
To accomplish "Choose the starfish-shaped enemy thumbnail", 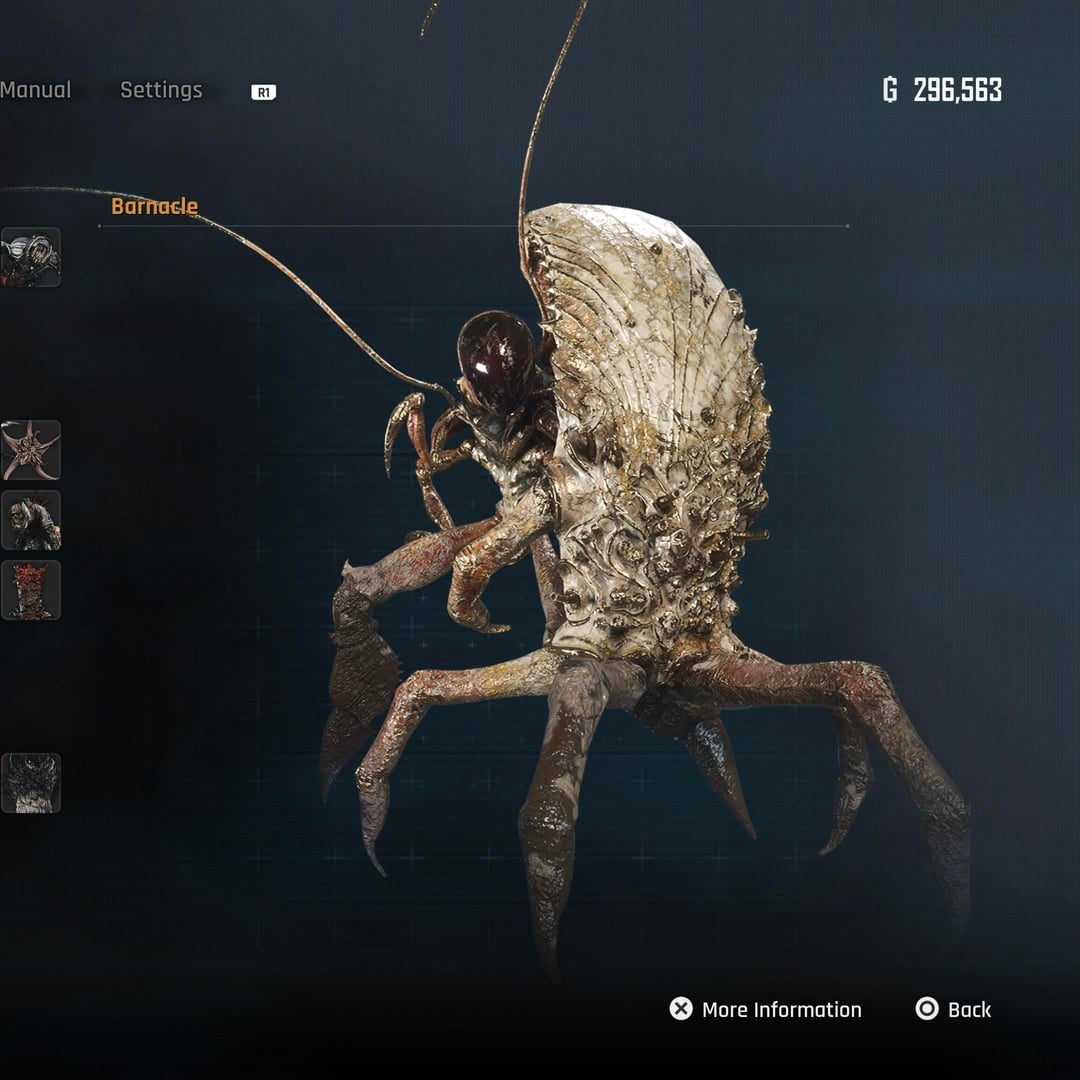I will coord(30,450).
